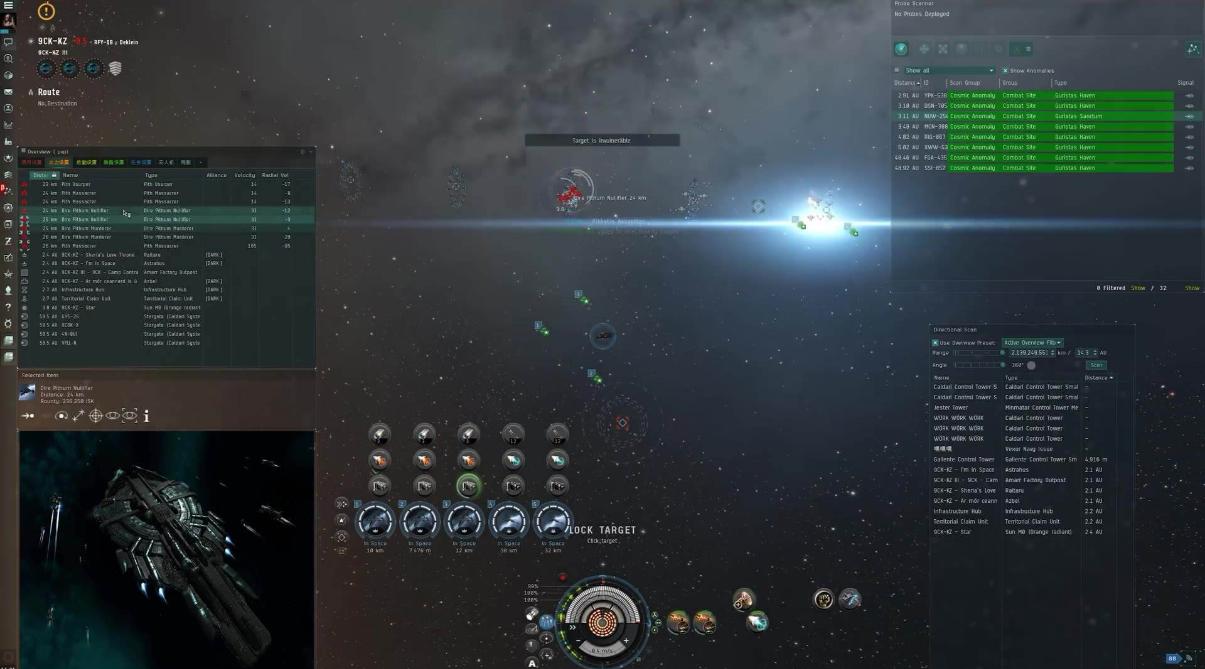This screenshot has height=669, width=1205.
Task: Toggle the Show Anomalies checkbox
Action: click(x=1005, y=71)
